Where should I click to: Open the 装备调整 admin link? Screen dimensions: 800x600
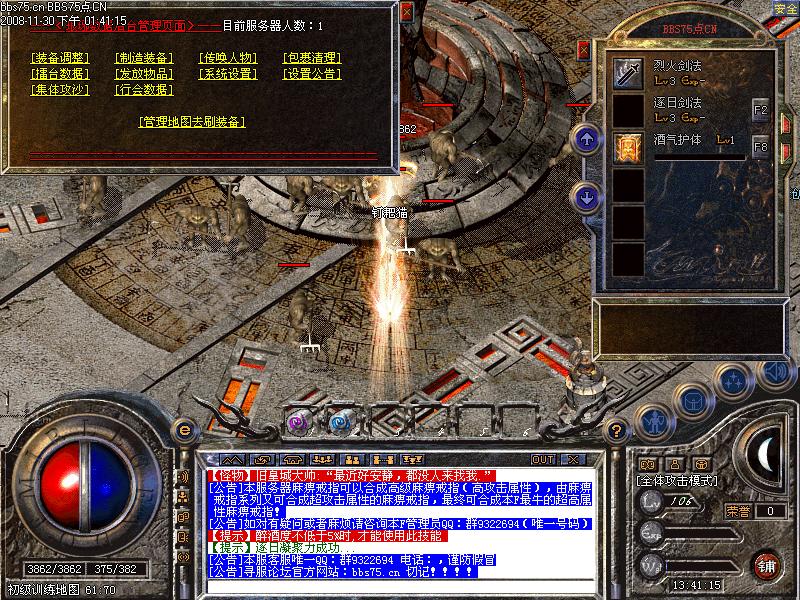[59, 58]
